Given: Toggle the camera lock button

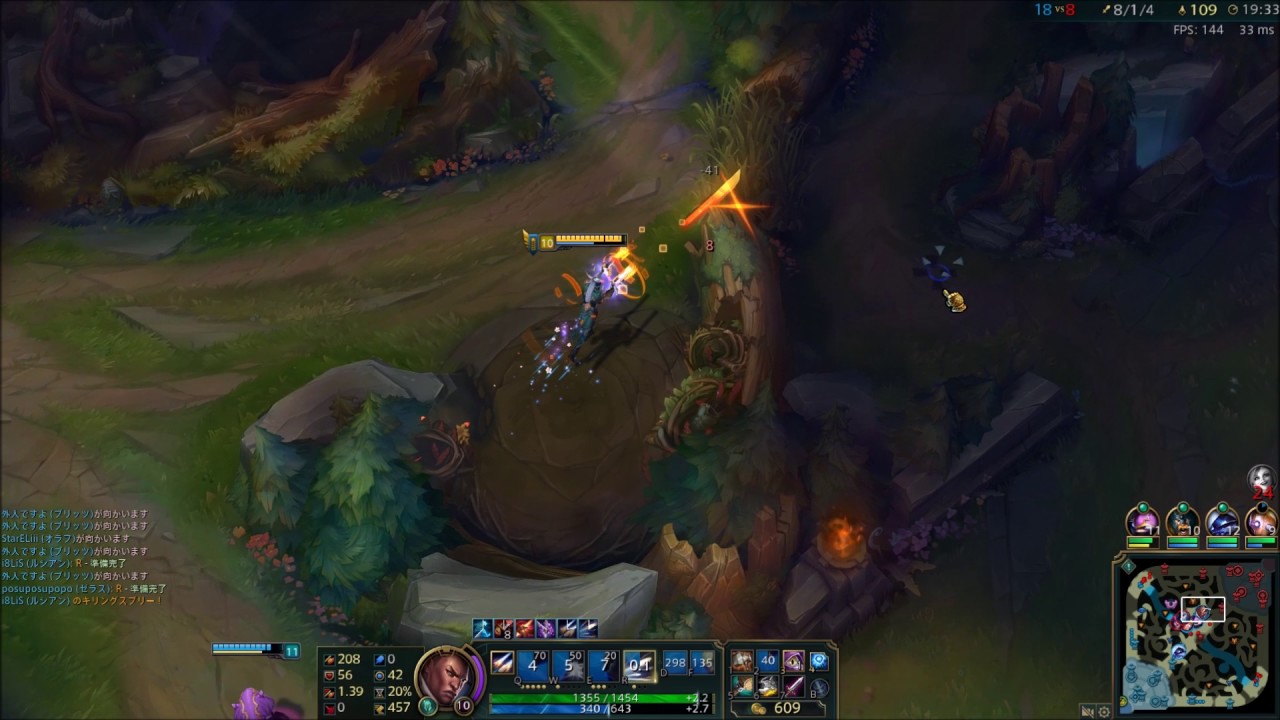Looking at the screenshot, I should point(1087,712).
